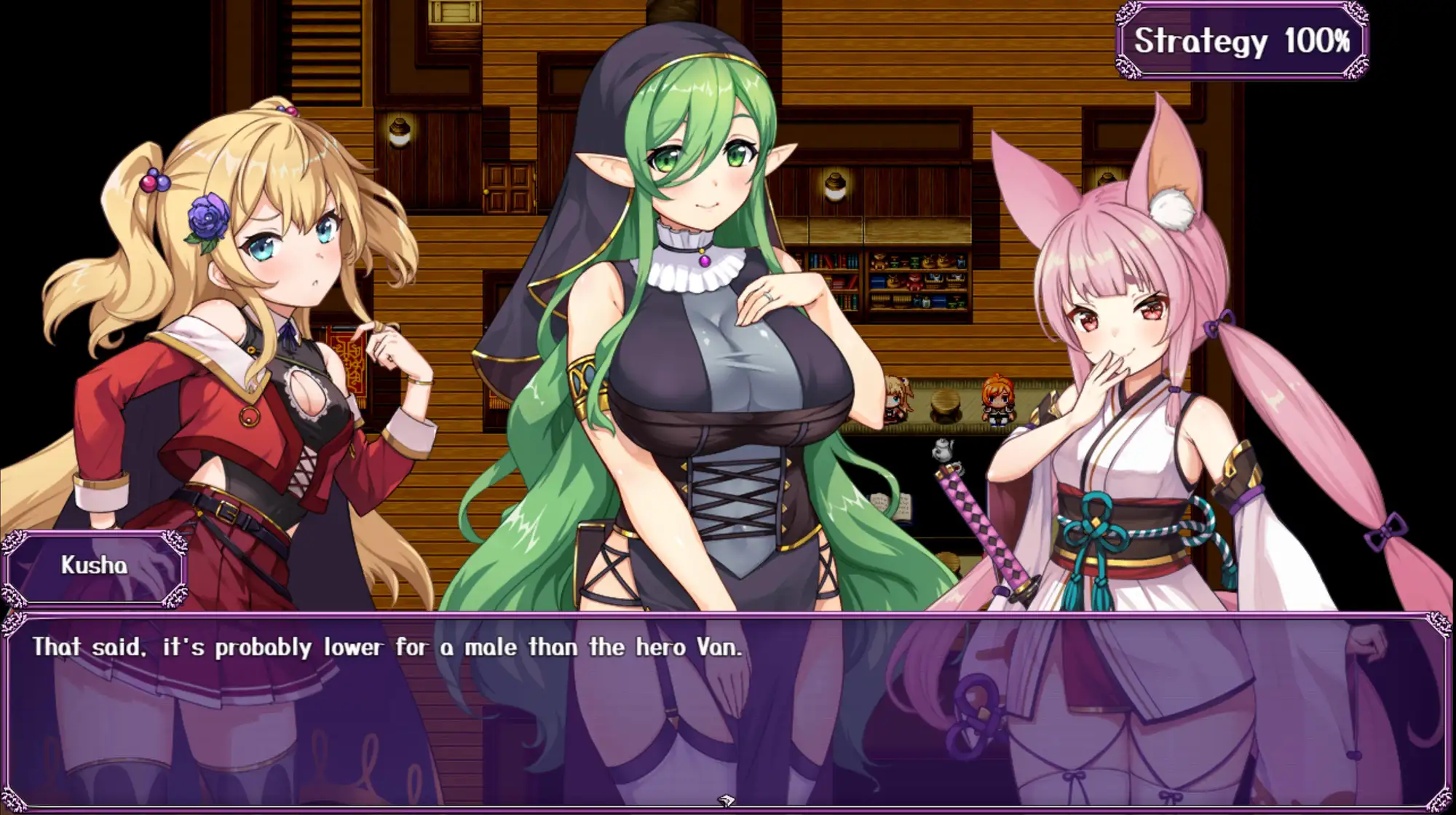Click the wall-mounted lamp near the bookshelf
This screenshot has height=815, width=1456.
point(835,188)
